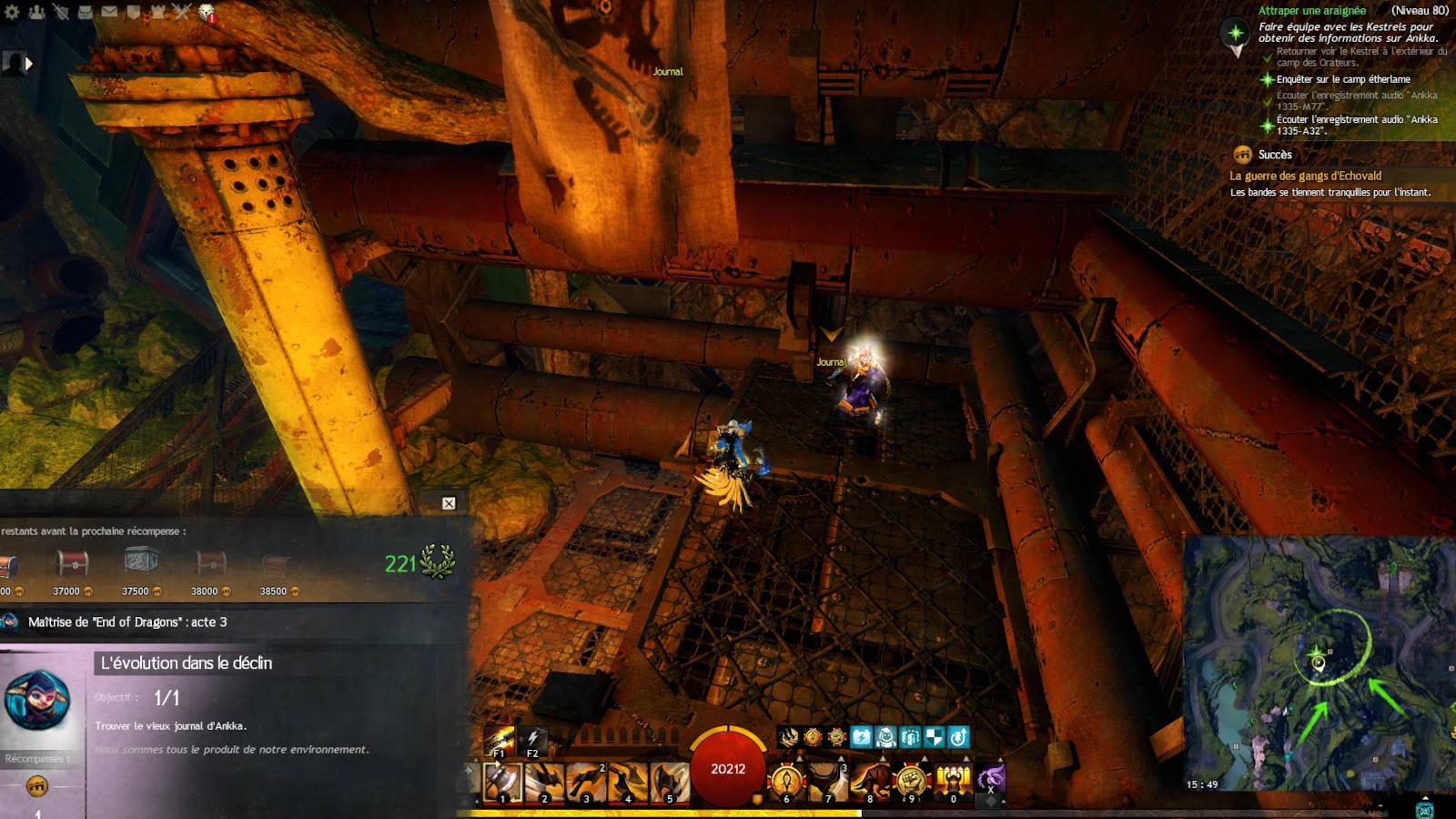Activate the healing skill in slot 6
The height and width of the screenshot is (819, 1456).
(x=786, y=783)
